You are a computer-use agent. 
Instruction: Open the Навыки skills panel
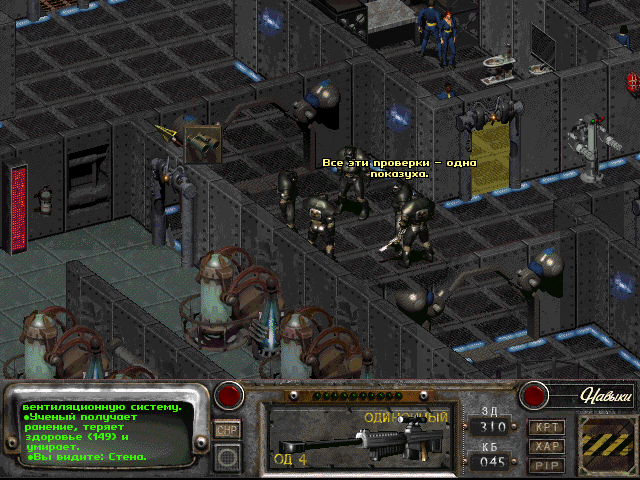[605, 397]
